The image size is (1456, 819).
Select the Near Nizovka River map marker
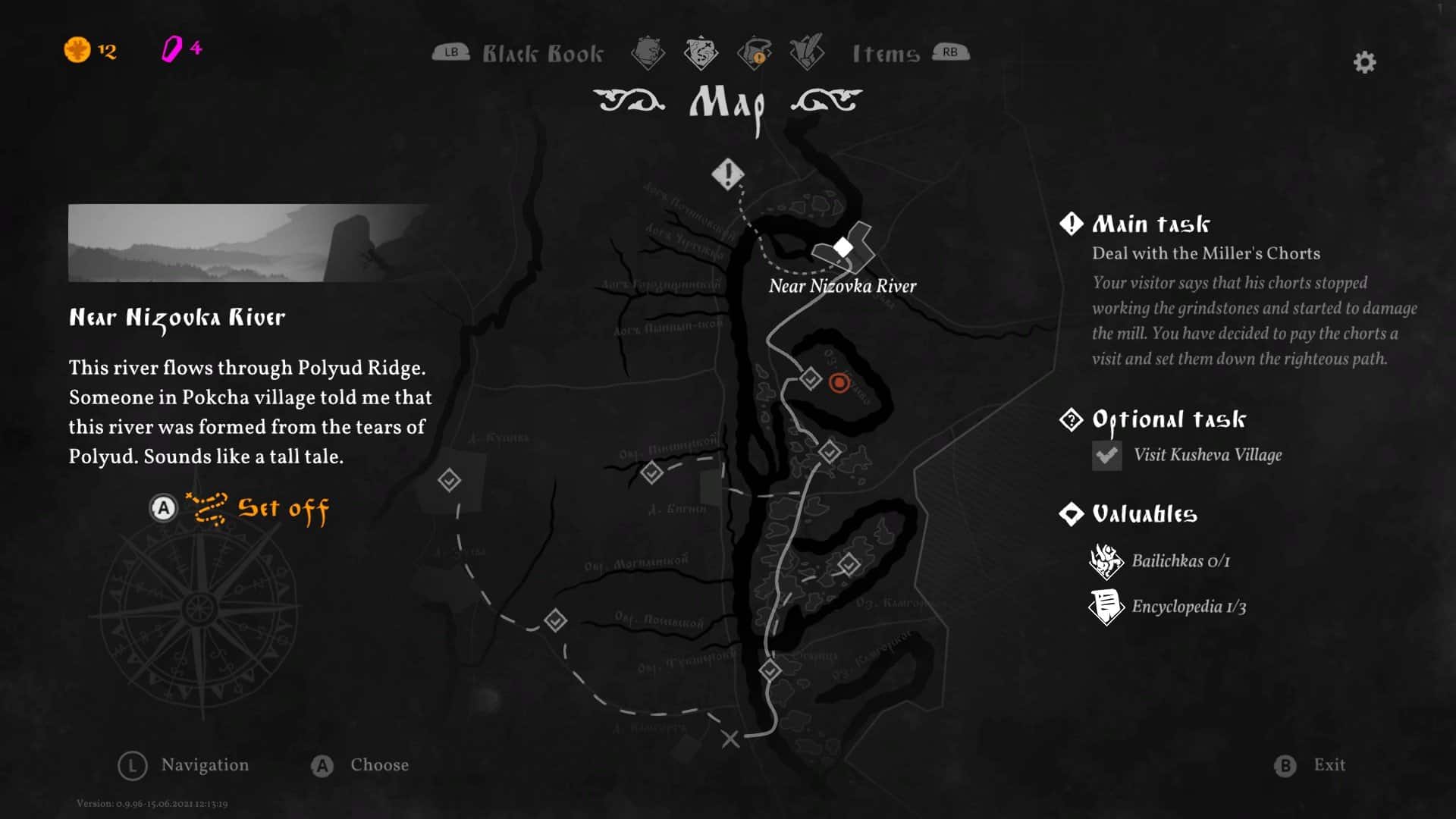[843, 247]
